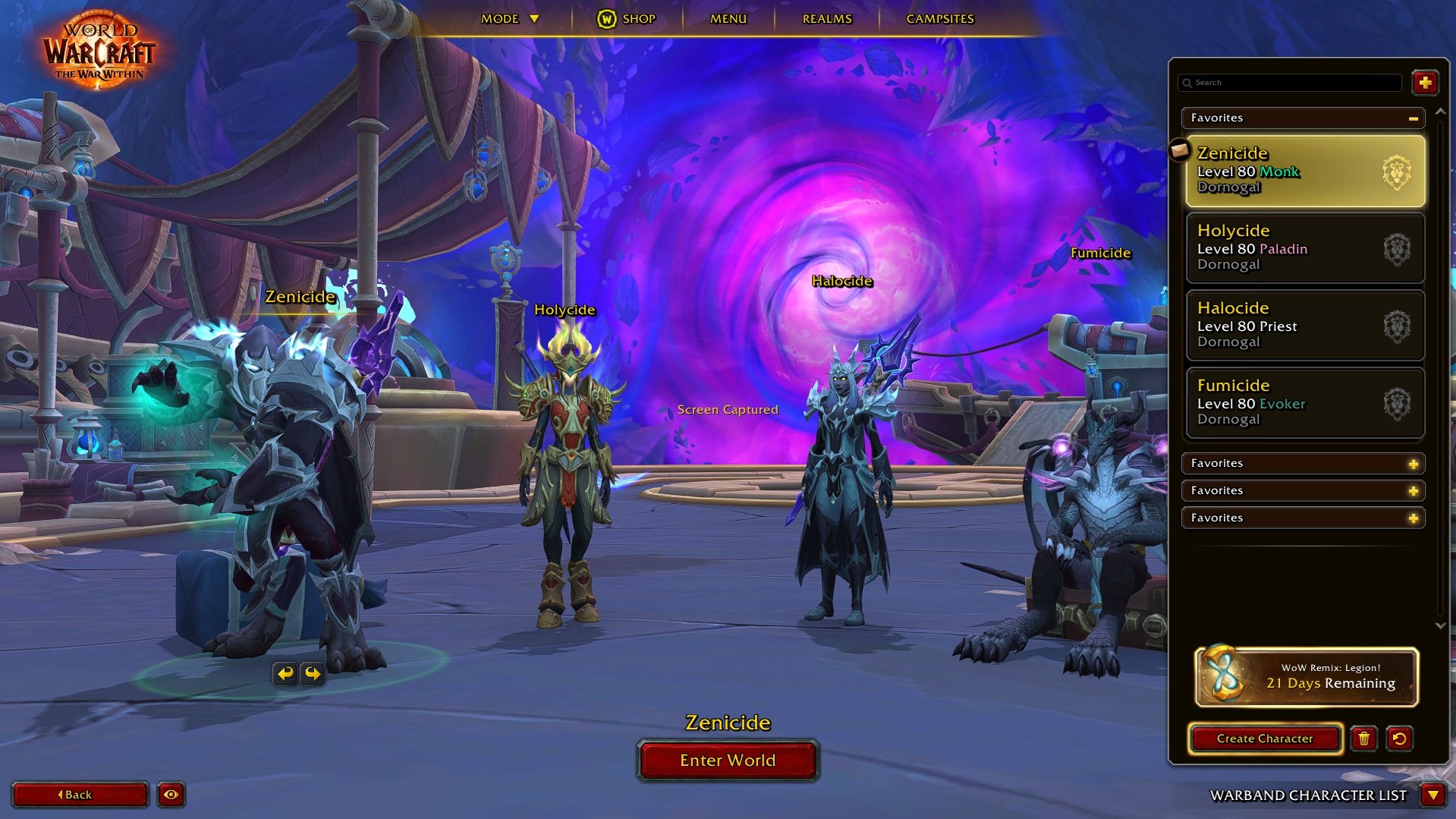This screenshot has width=1456, height=819.
Task: Collapse the top Favorites group
Action: pyautogui.click(x=1412, y=118)
